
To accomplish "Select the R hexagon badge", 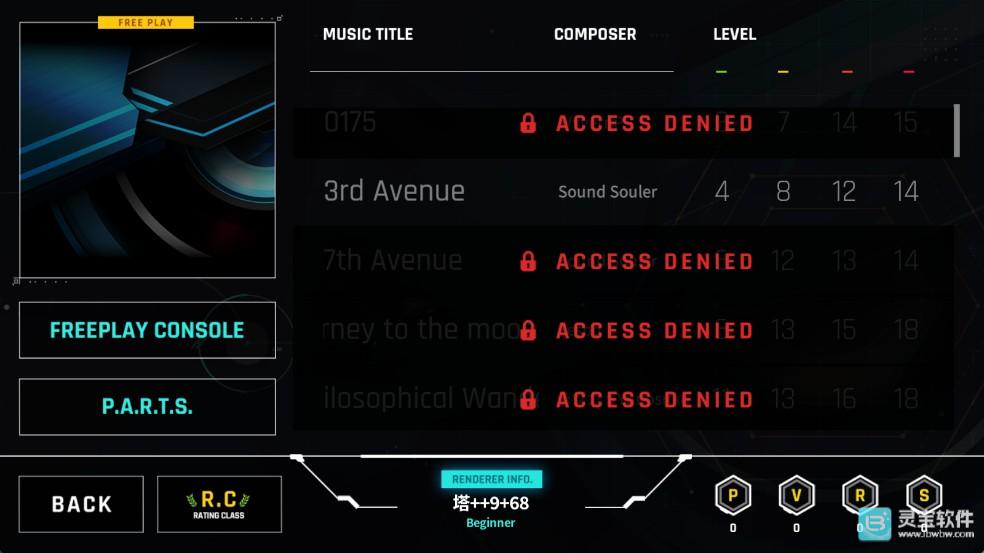I will tap(860, 495).
